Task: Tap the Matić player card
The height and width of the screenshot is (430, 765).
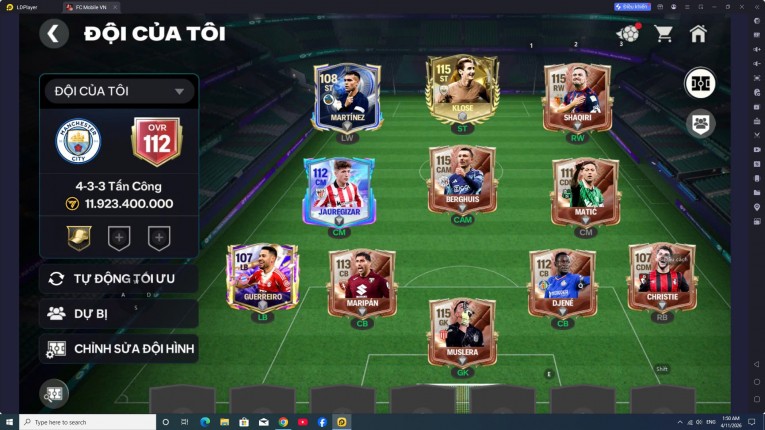Action: [x=585, y=190]
